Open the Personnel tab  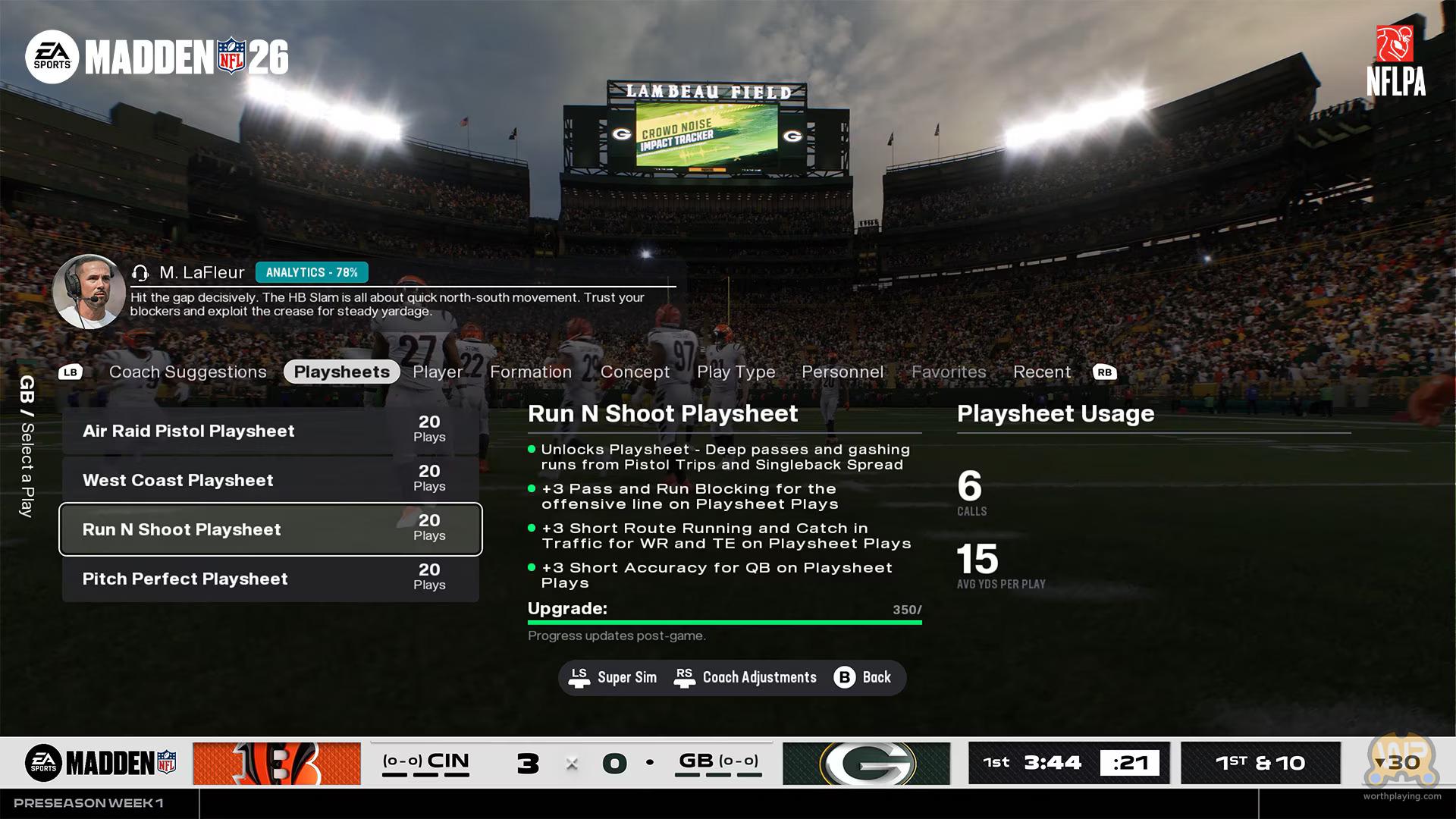tap(842, 372)
